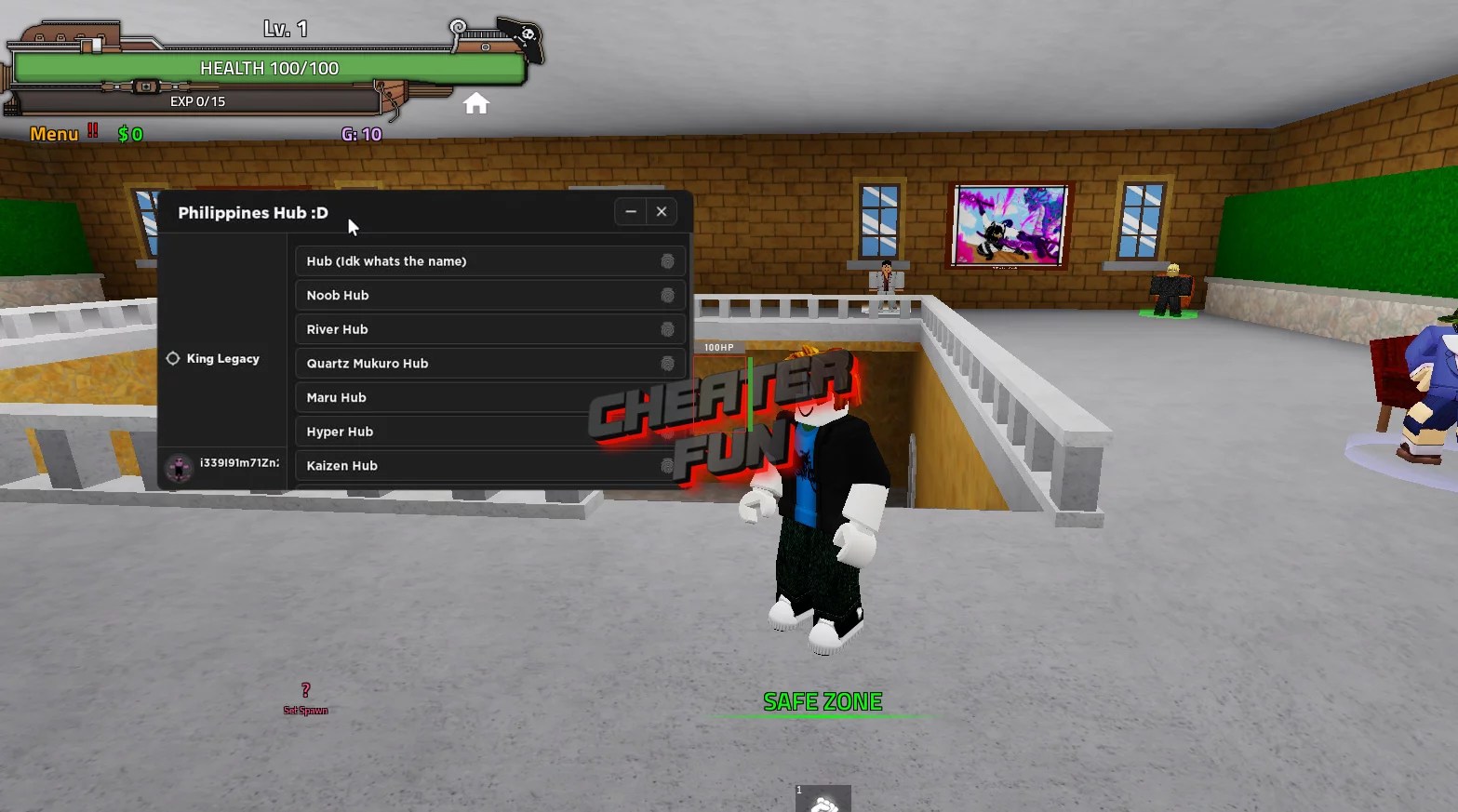Click the red exclamation marks beside Menu
Viewport: 1458px width, 812px height.
90,132
